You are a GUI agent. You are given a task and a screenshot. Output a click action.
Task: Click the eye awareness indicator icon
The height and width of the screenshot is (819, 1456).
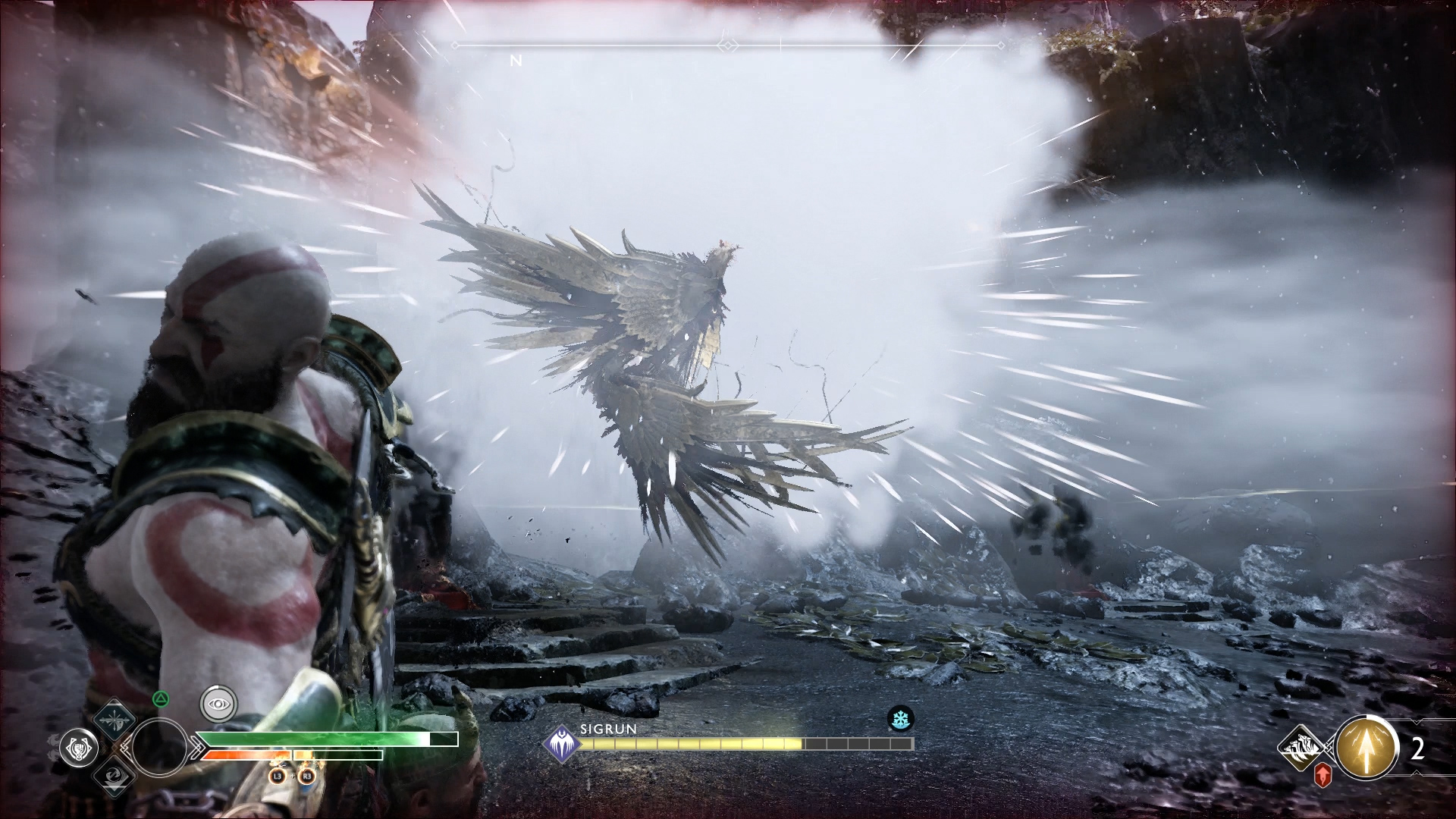pyautogui.click(x=218, y=703)
